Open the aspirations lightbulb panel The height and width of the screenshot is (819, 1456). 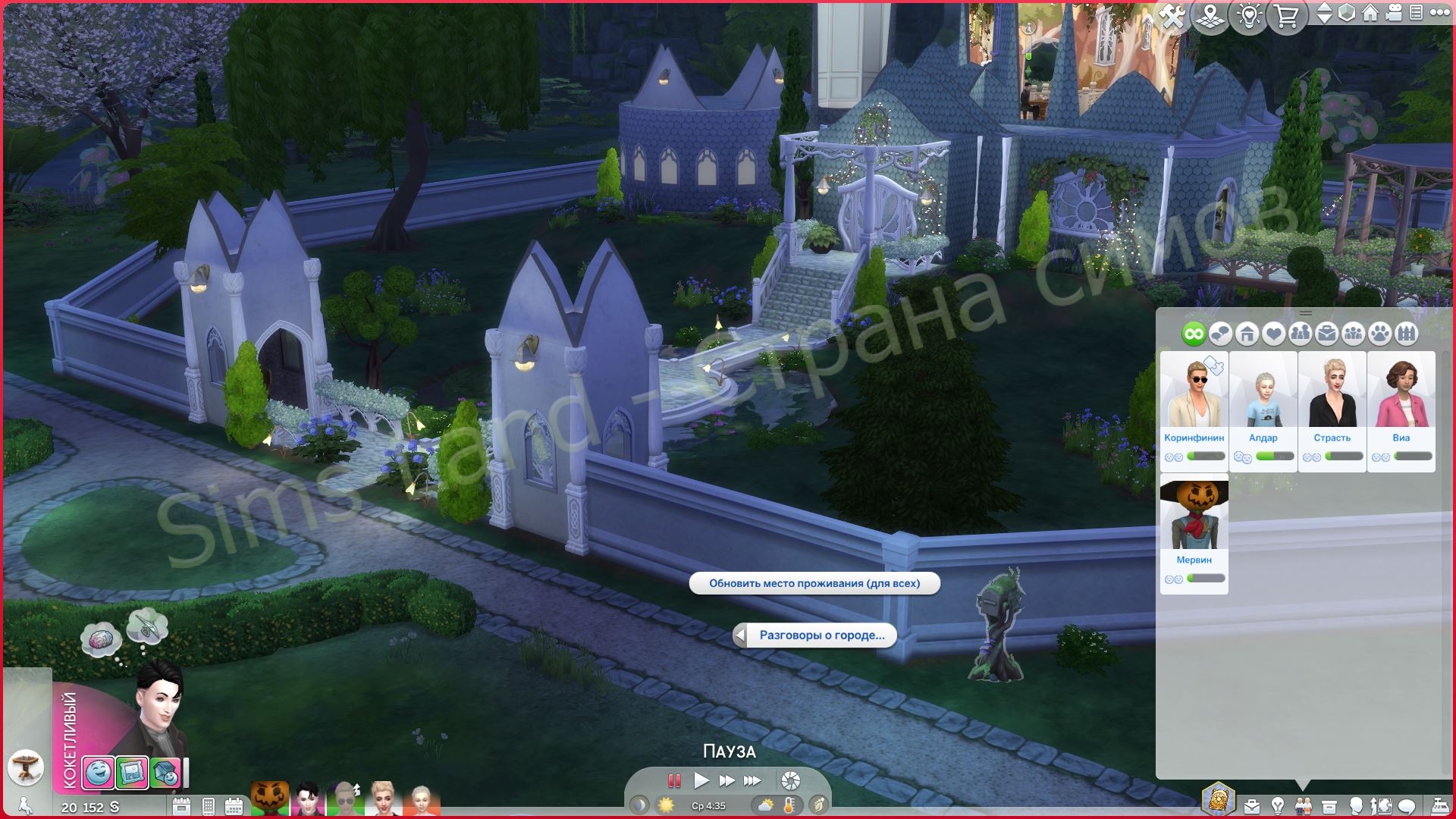click(x=1277, y=806)
